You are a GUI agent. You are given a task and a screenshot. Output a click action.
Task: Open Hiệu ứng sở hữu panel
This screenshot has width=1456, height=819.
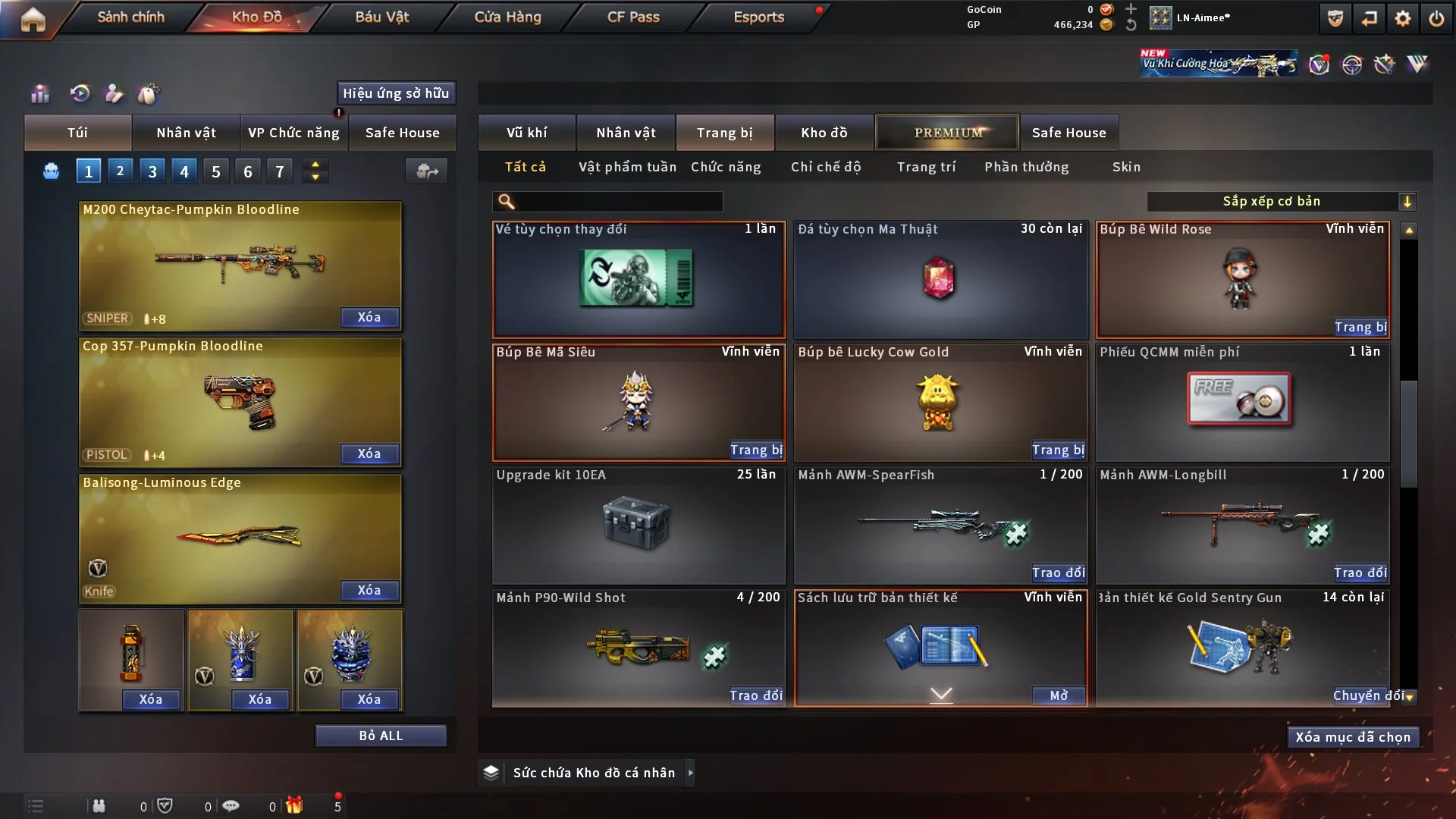(x=396, y=93)
